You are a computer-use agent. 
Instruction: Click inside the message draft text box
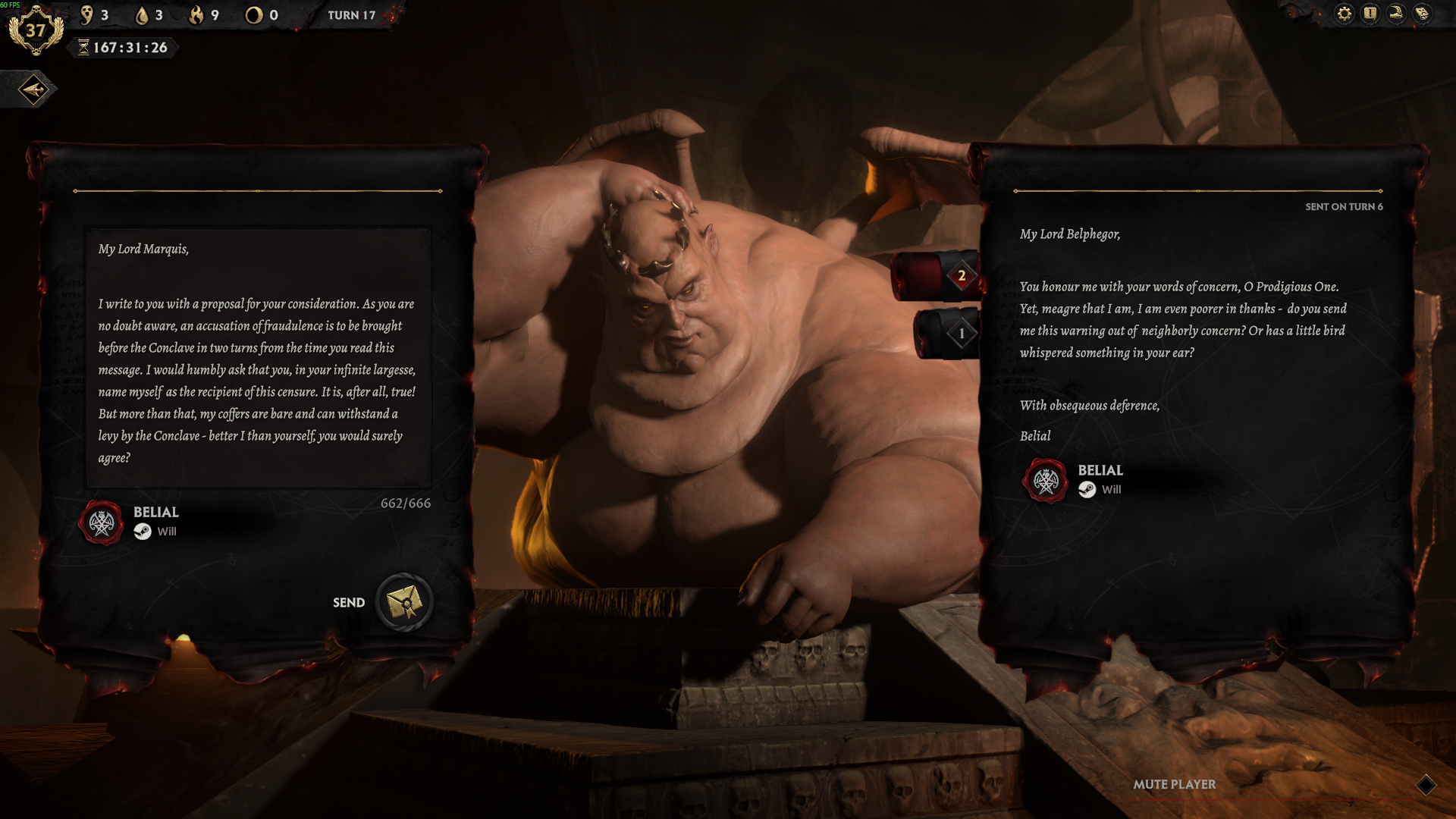(x=258, y=356)
